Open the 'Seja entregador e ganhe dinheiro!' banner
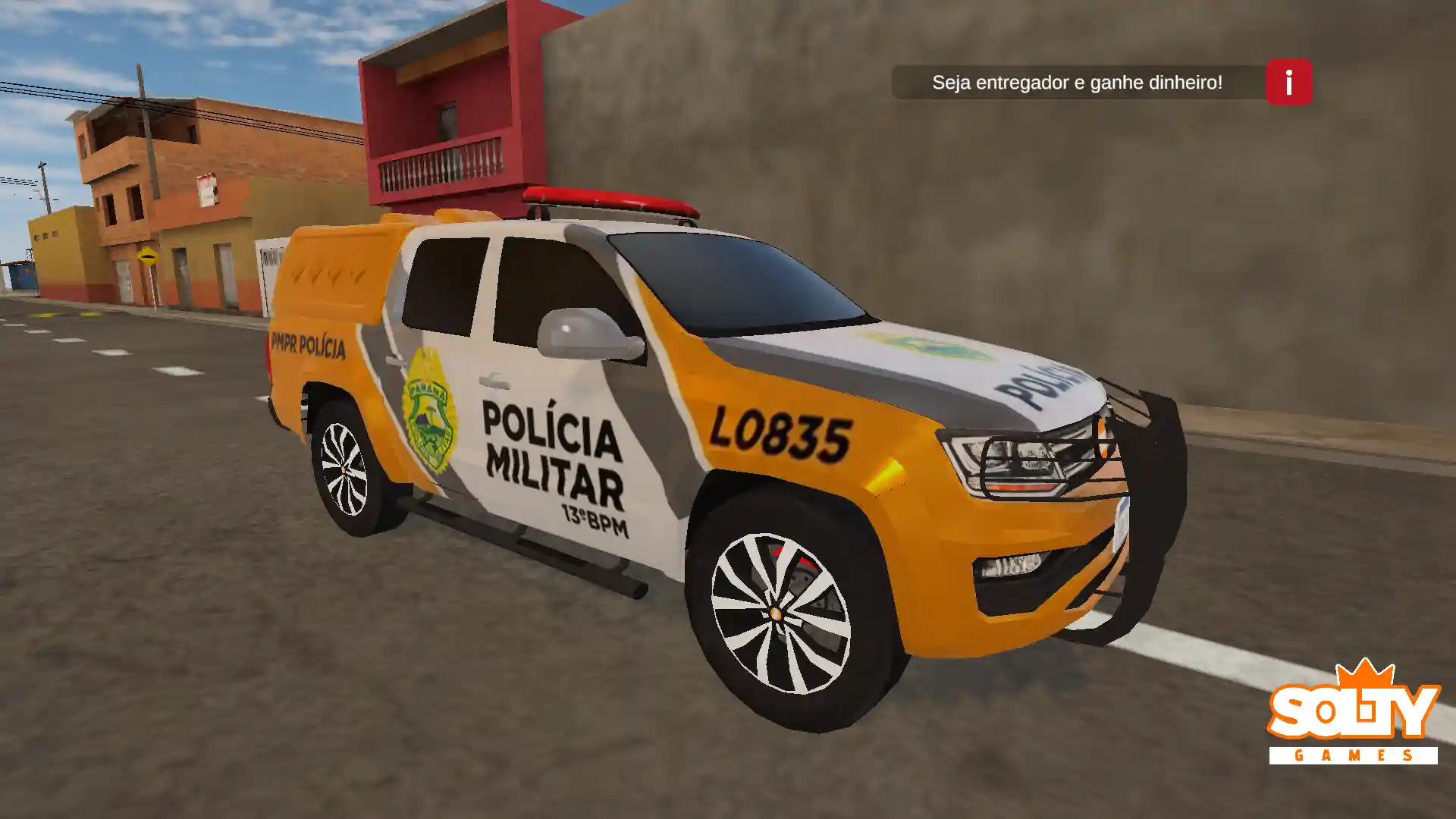The height and width of the screenshot is (819, 1456). pyautogui.click(x=1079, y=82)
